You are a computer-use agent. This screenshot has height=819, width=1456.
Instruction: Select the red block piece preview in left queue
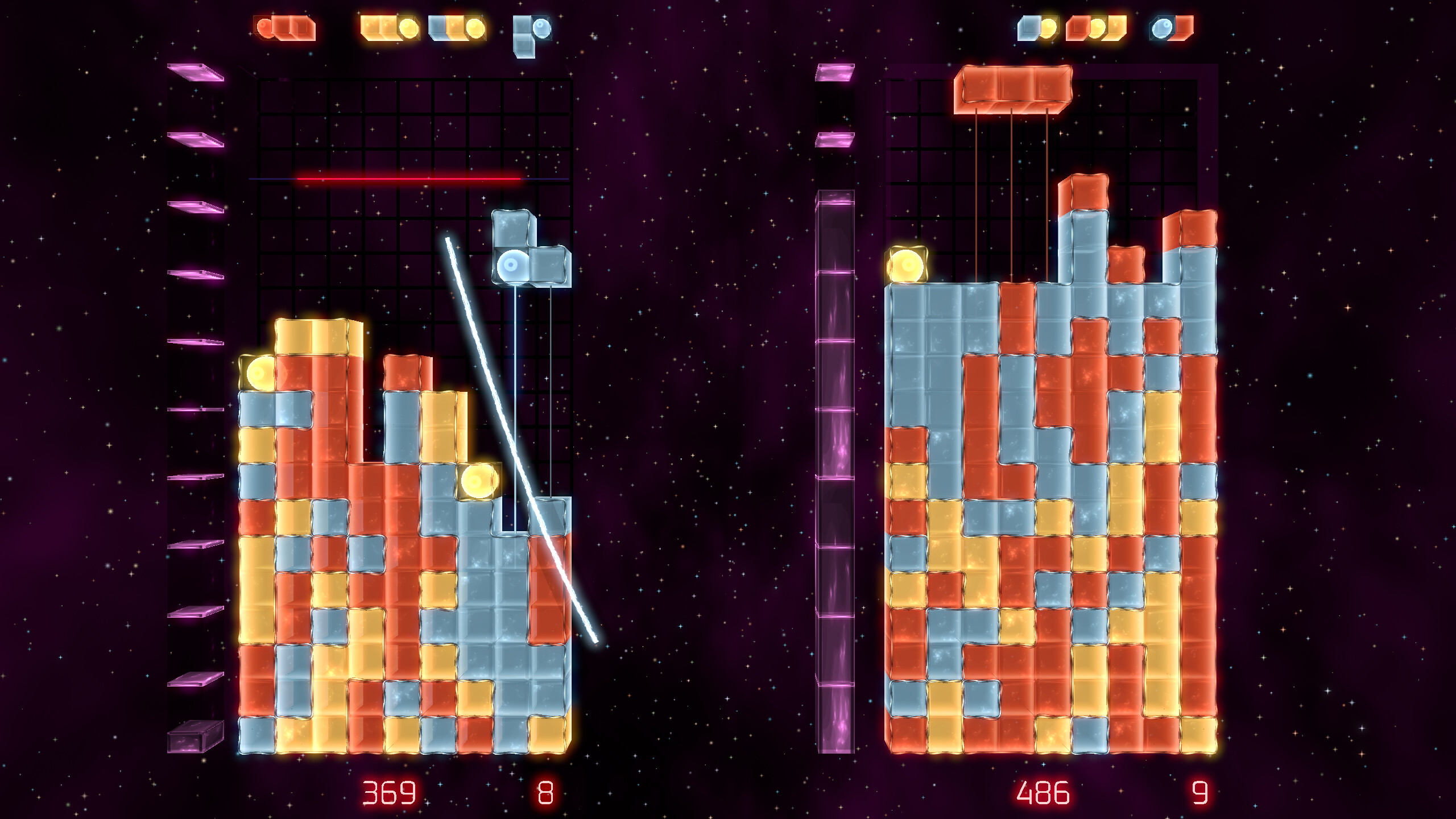284,27
